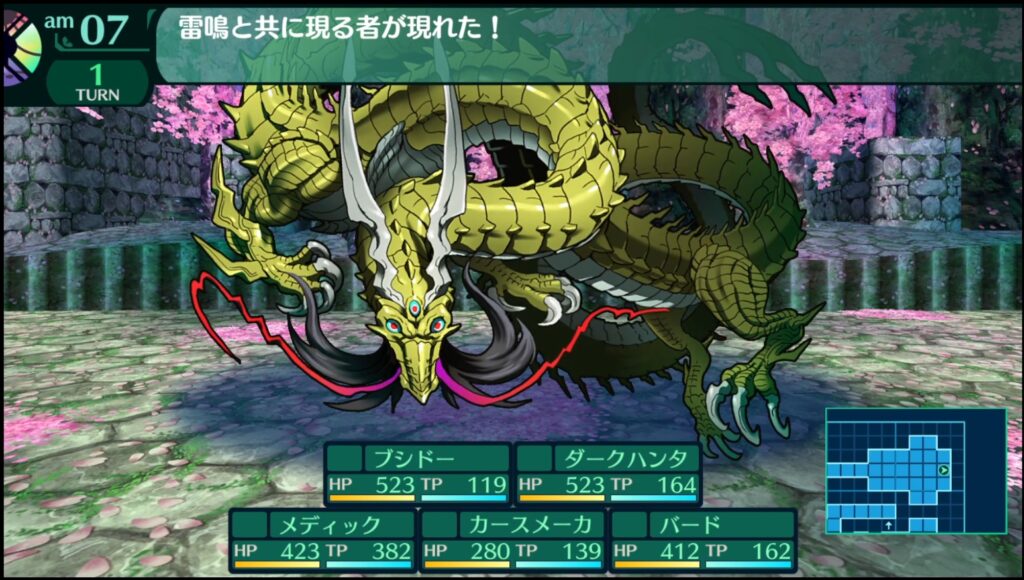Select the ダークハンタ party member panel

[x=607, y=474]
